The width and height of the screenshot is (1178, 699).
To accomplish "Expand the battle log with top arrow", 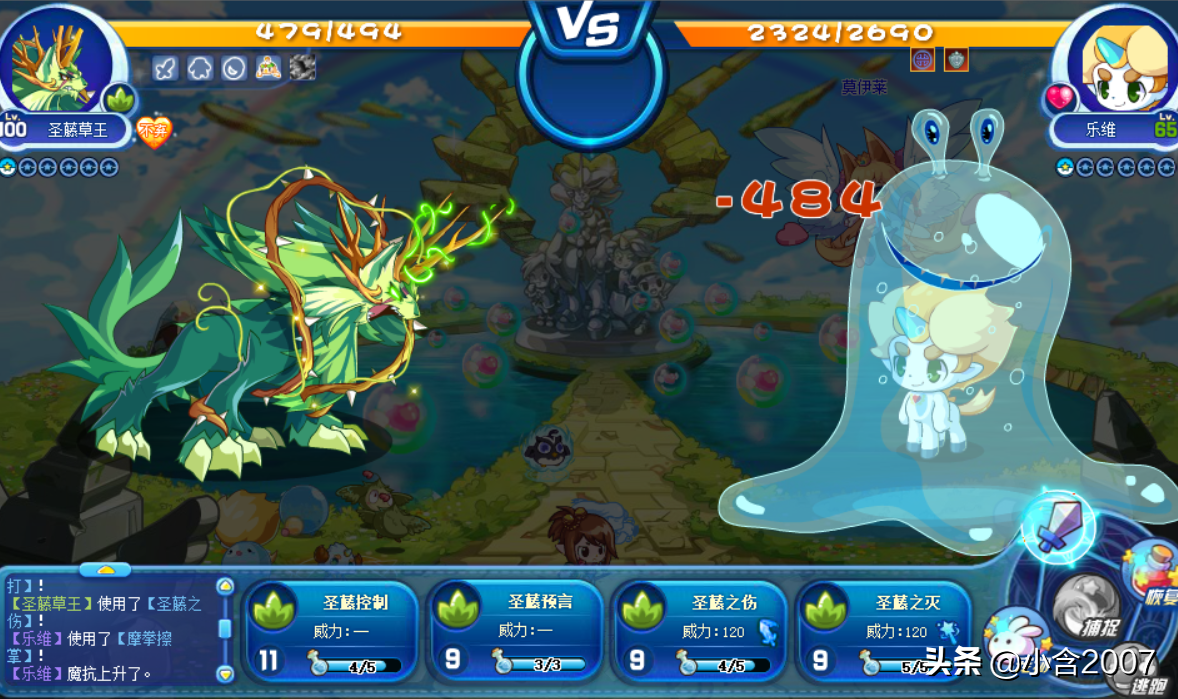I will 104,570.
